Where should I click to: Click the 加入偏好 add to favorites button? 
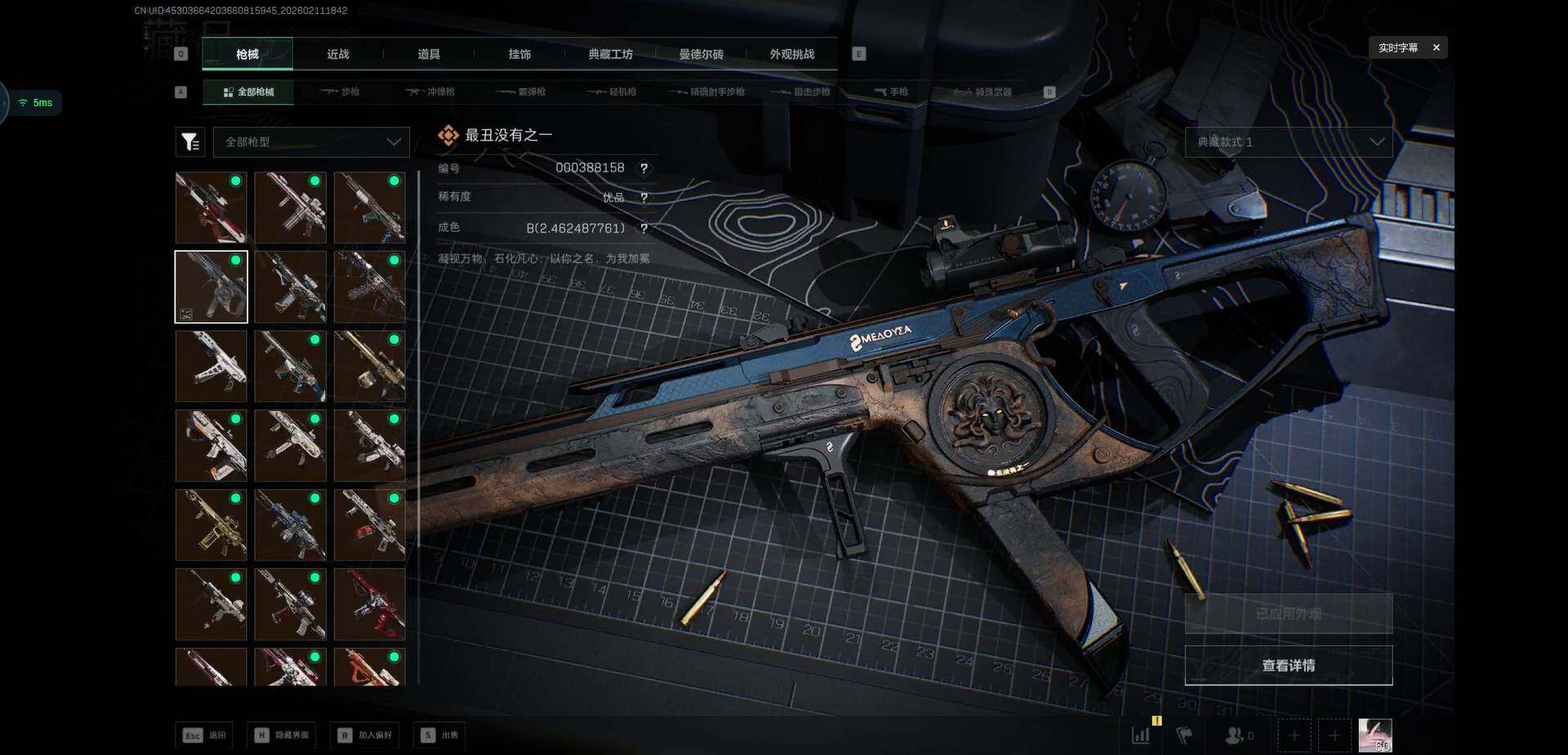click(365, 735)
